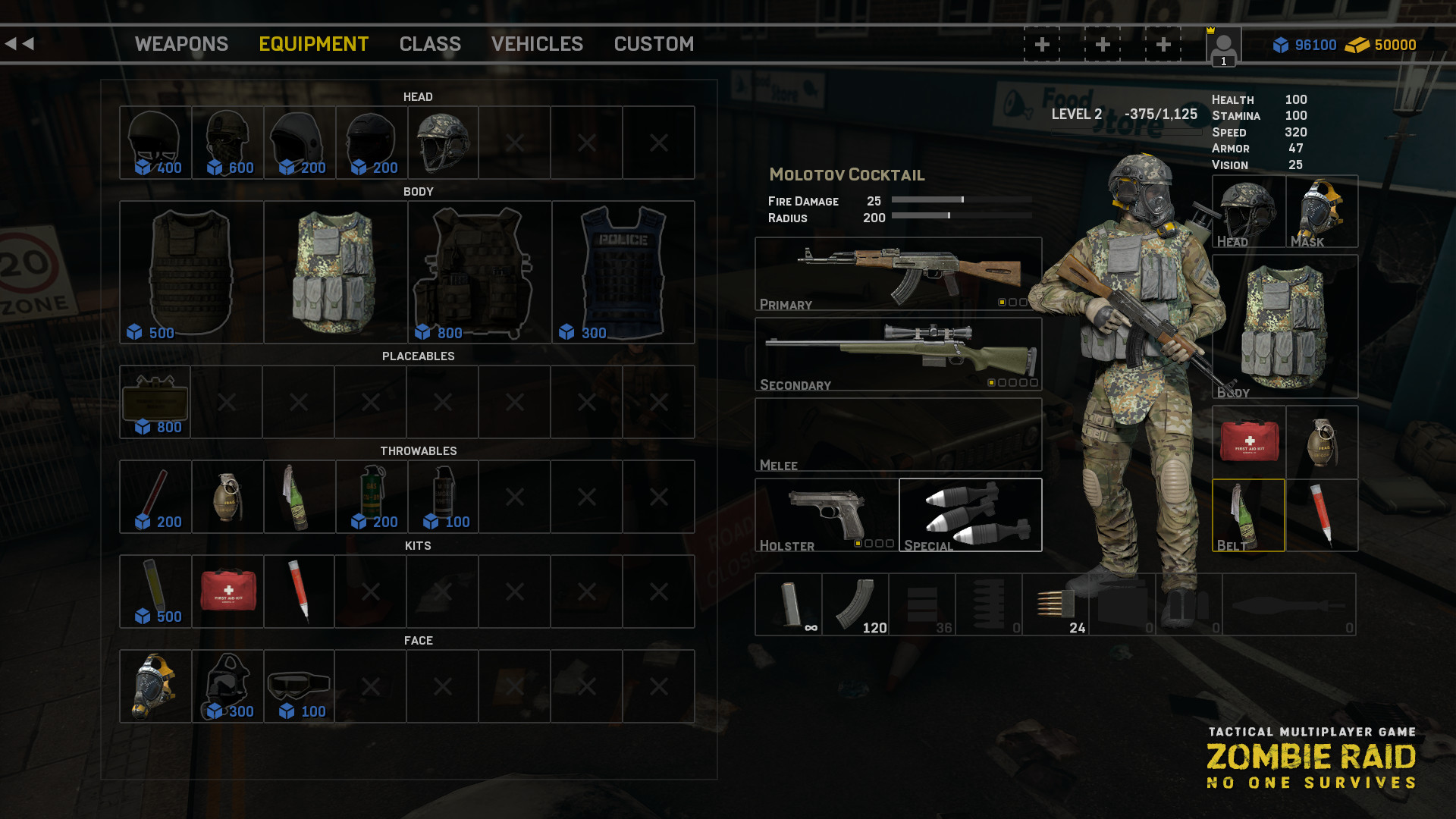1456x819 pixels.
Task: Select the Police vest in Body section
Action: pyautogui.click(x=622, y=269)
